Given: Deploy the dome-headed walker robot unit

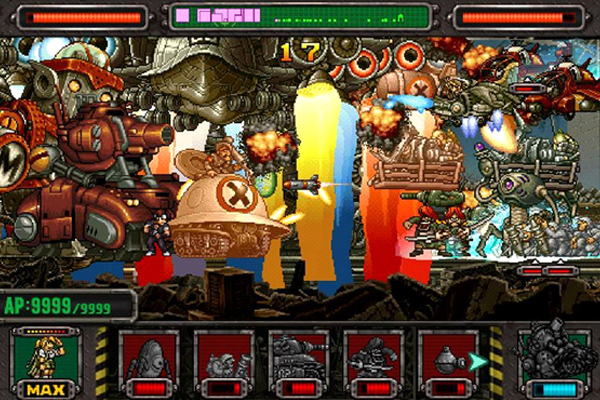Looking at the screenshot, I should point(149,362).
